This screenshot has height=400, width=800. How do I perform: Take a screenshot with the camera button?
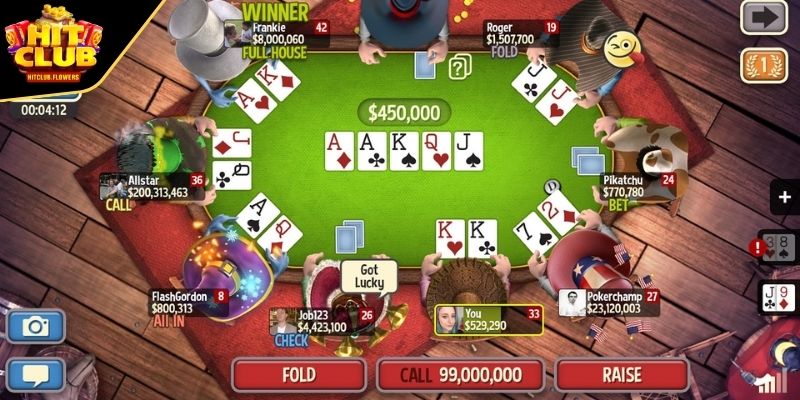pos(37,326)
